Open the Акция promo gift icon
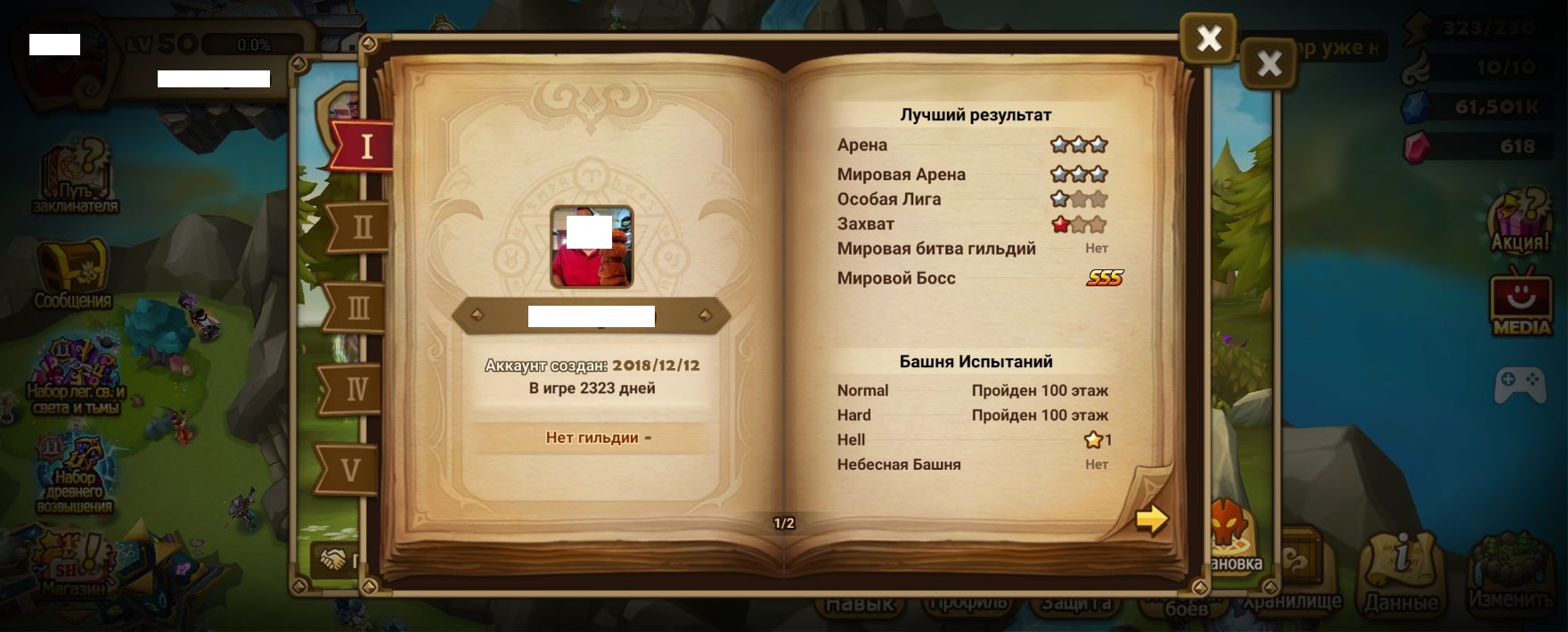Screen dimensions: 1568x632 pos(1521,223)
